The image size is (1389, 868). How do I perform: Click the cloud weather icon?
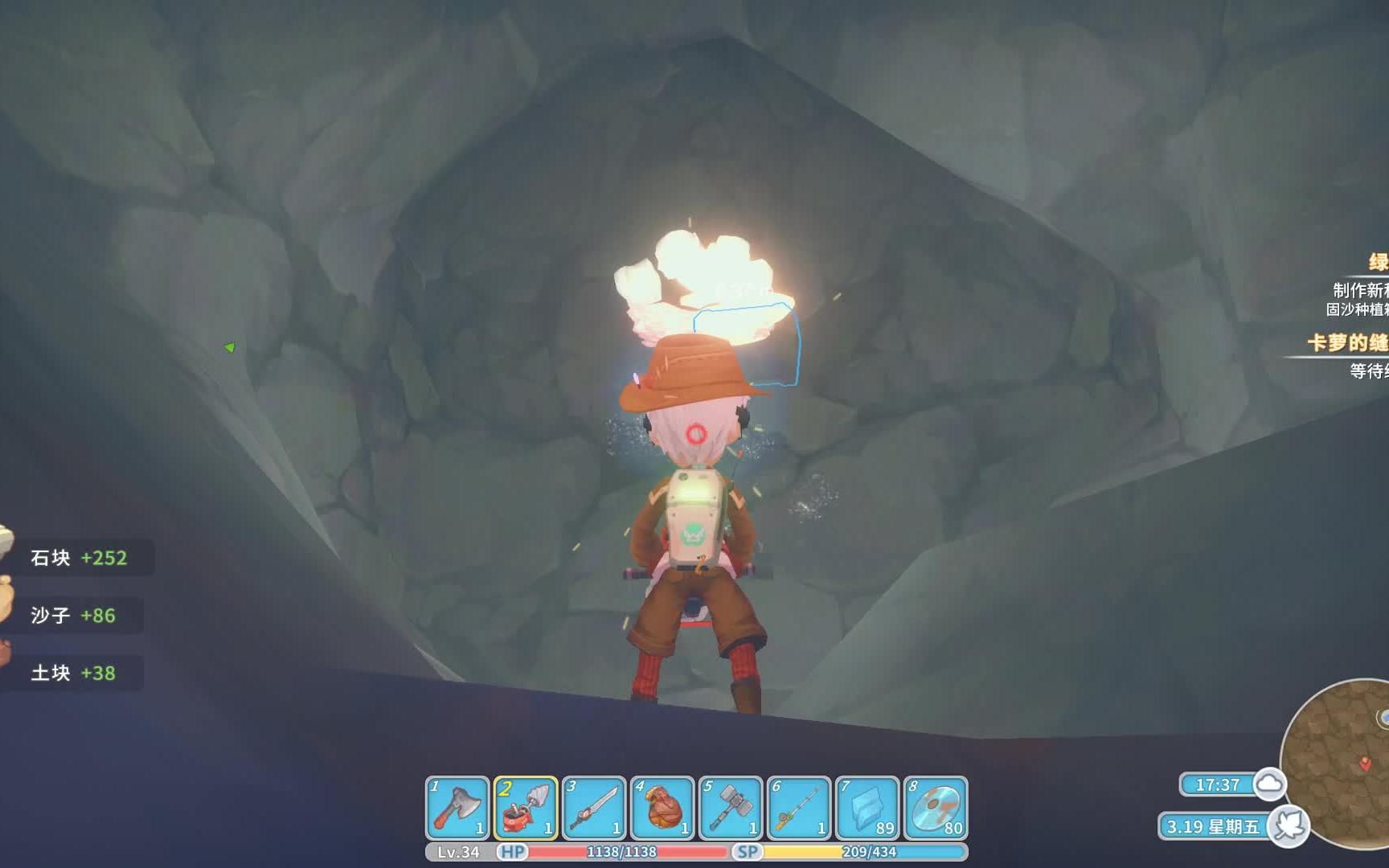(x=1269, y=784)
